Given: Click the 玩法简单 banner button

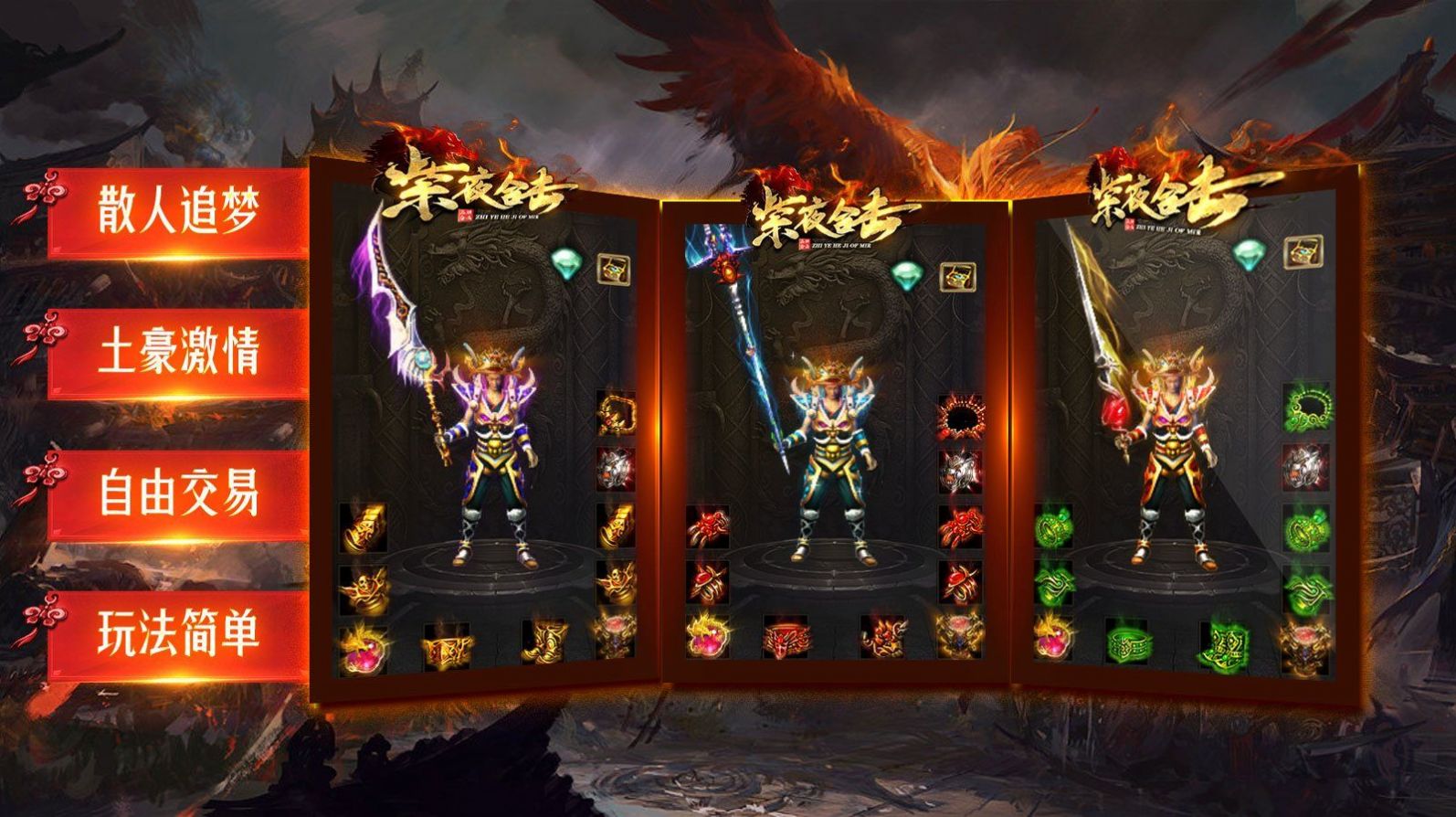Looking at the screenshot, I should [x=178, y=633].
